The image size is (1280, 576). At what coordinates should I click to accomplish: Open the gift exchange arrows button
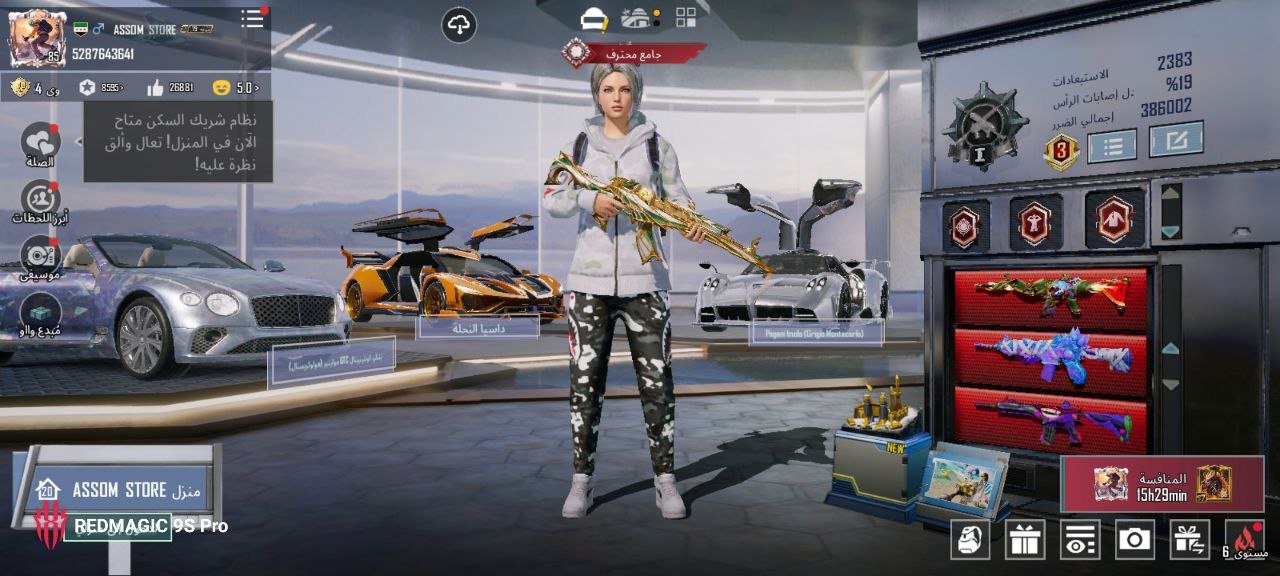pyautogui.click(x=1189, y=540)
